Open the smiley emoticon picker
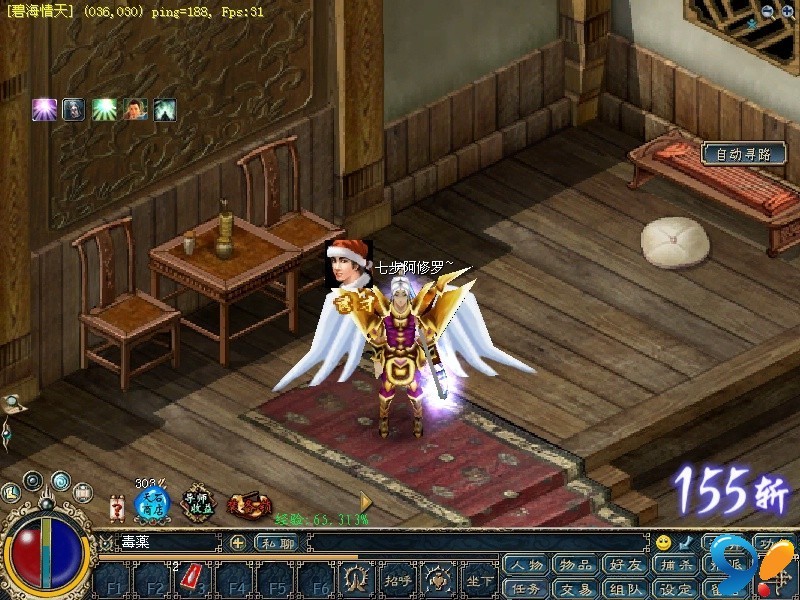Viewport: 800px width, 600px height. point(663,543)
